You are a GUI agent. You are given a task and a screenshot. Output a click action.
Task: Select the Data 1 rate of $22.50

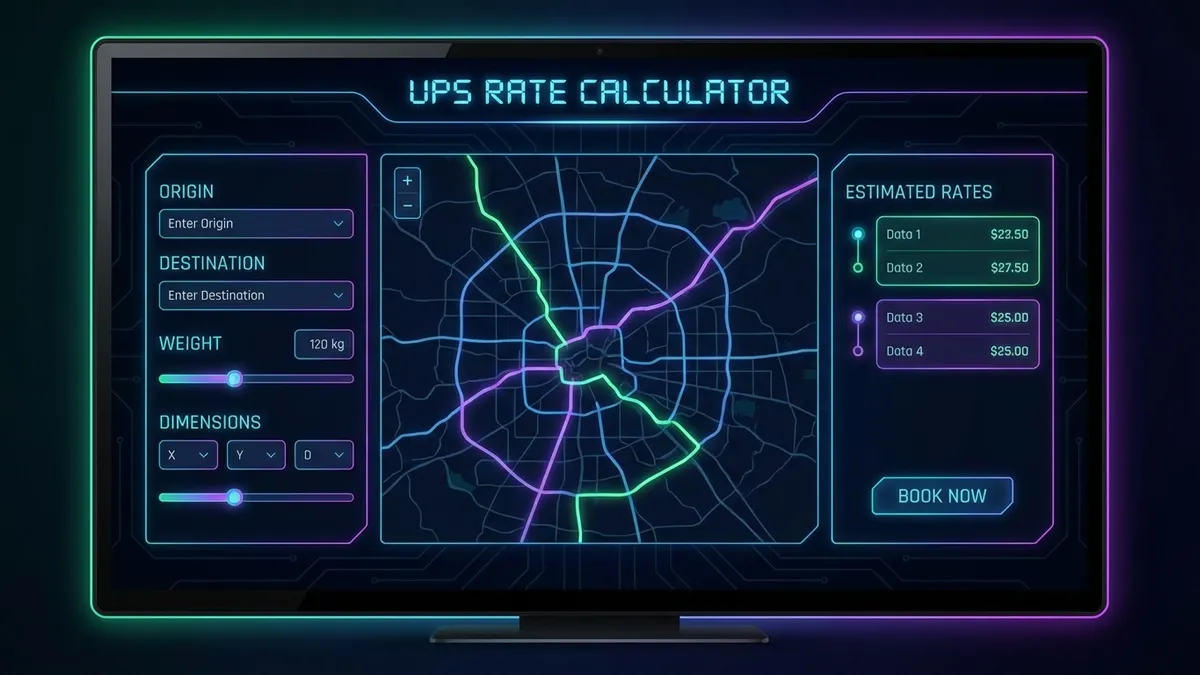[x=957, y=235]
